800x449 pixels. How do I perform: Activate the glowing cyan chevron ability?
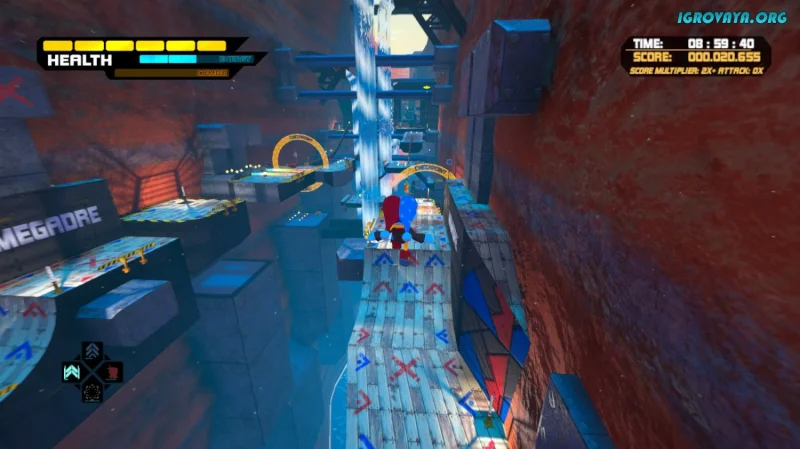pos(72,371)
